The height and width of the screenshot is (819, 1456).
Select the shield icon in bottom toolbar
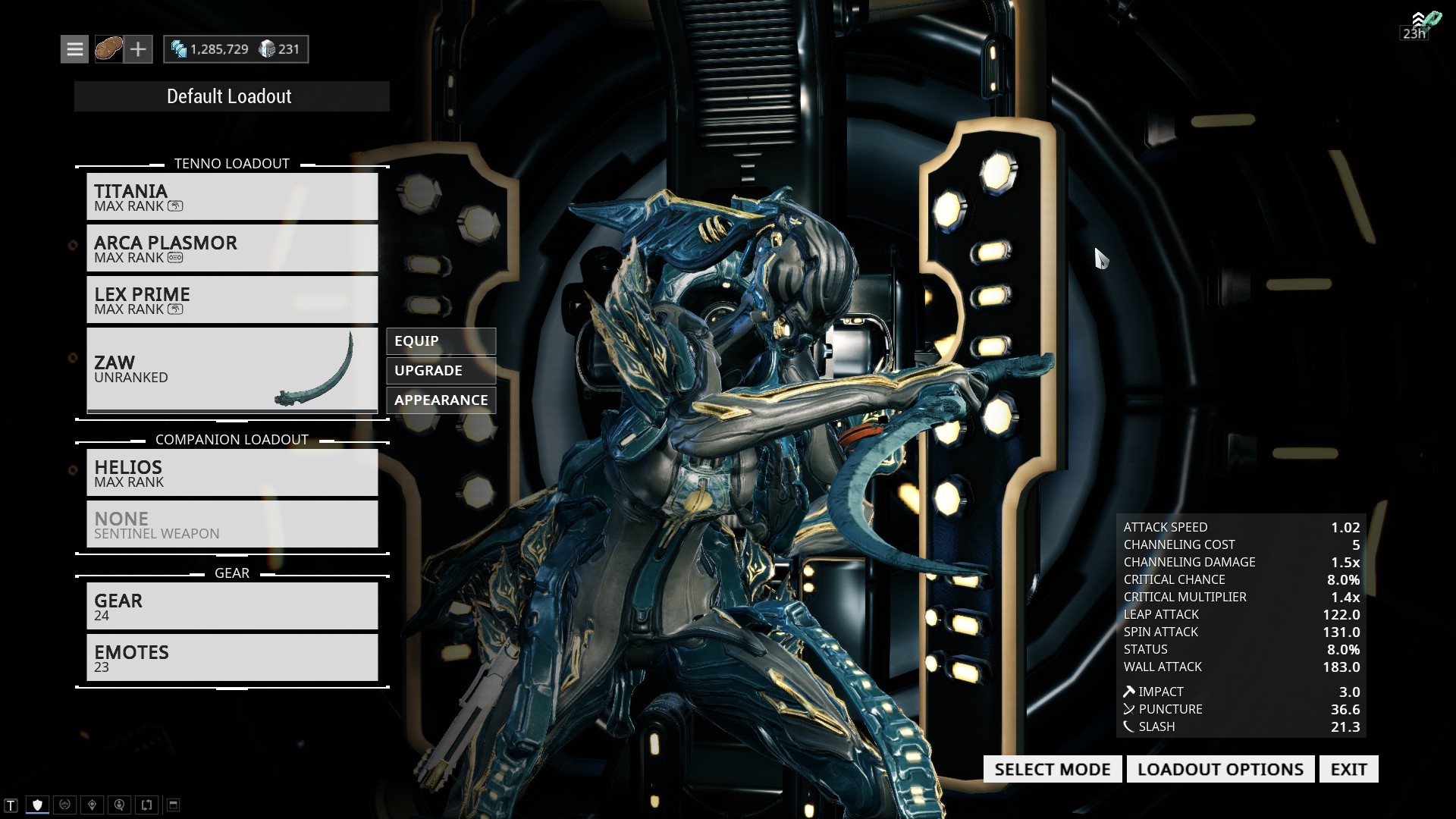(x=36, y=805)
